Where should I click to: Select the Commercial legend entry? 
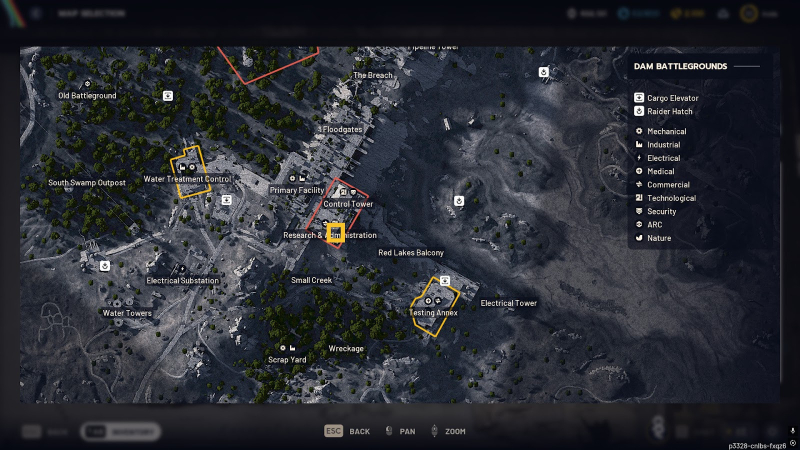coord(667,184)
